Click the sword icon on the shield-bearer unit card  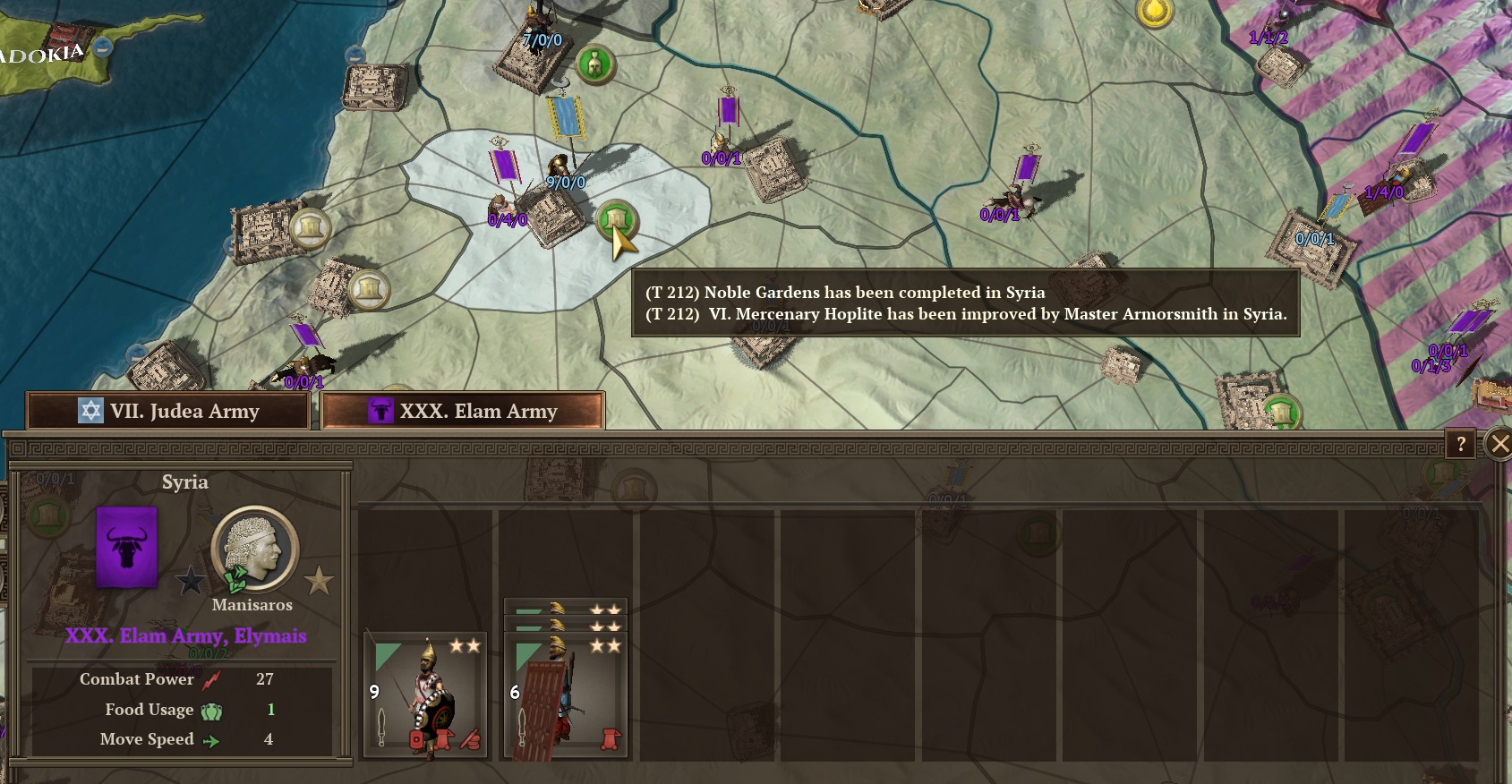522,725
